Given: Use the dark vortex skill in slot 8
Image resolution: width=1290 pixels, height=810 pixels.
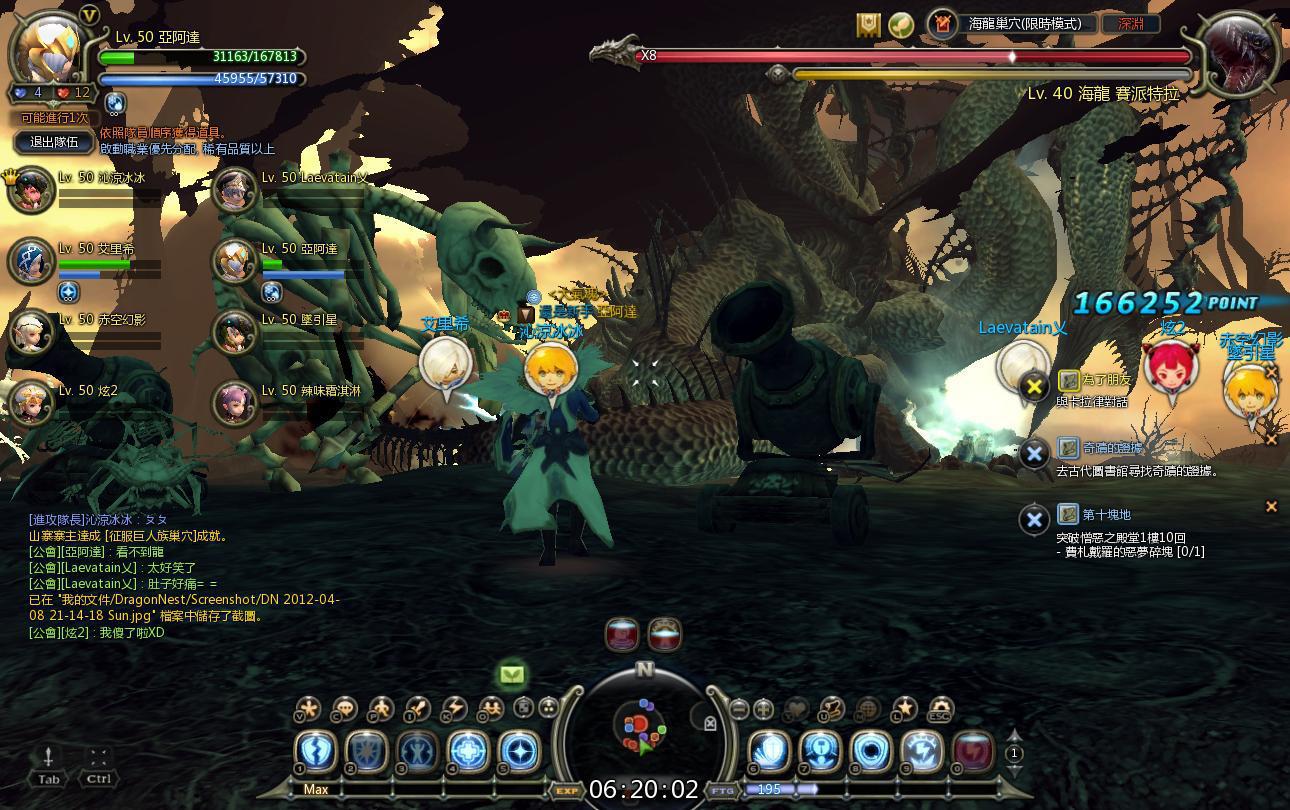Looking at the screenshot, I should click(x=870, y=752).
